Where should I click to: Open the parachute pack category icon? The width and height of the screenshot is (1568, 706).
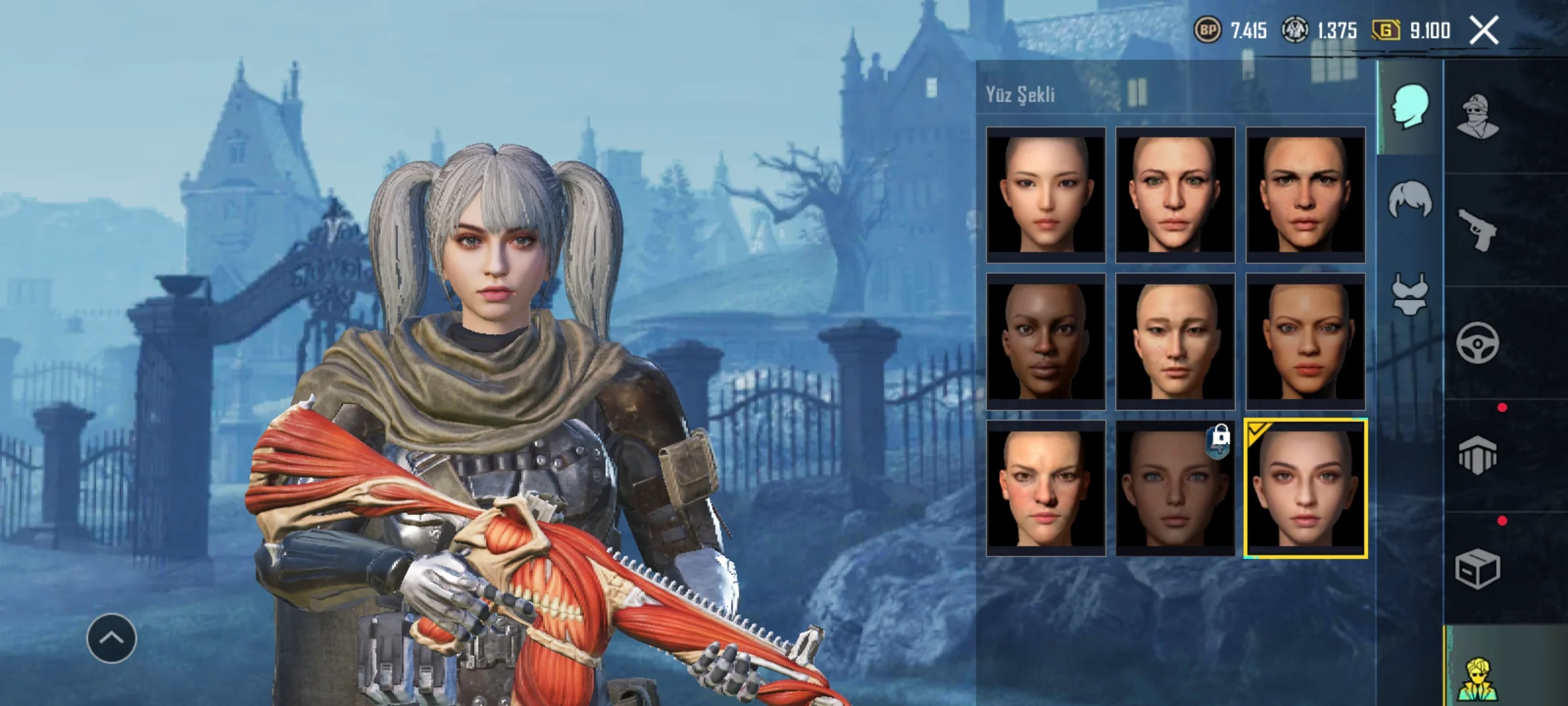[1478, 456]
